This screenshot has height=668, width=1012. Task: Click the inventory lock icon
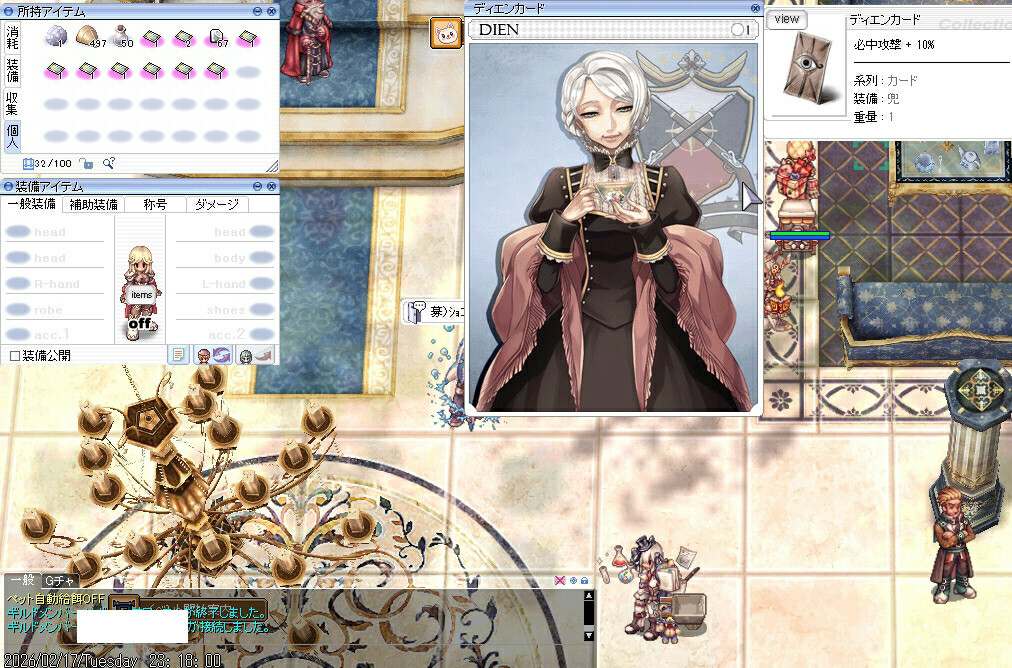[86, 163]
